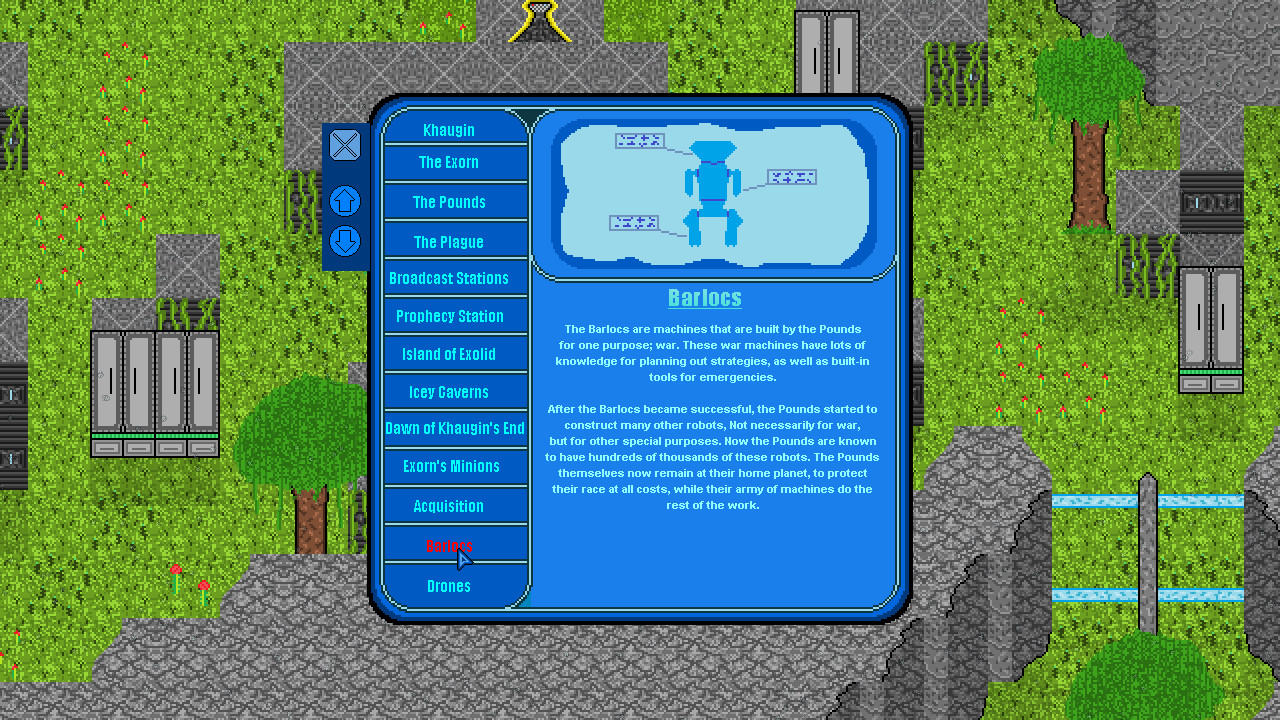Screen dimensions: 1280x720
Task: Select the callout label on the robot's right arm
Action: click(791, 177)
